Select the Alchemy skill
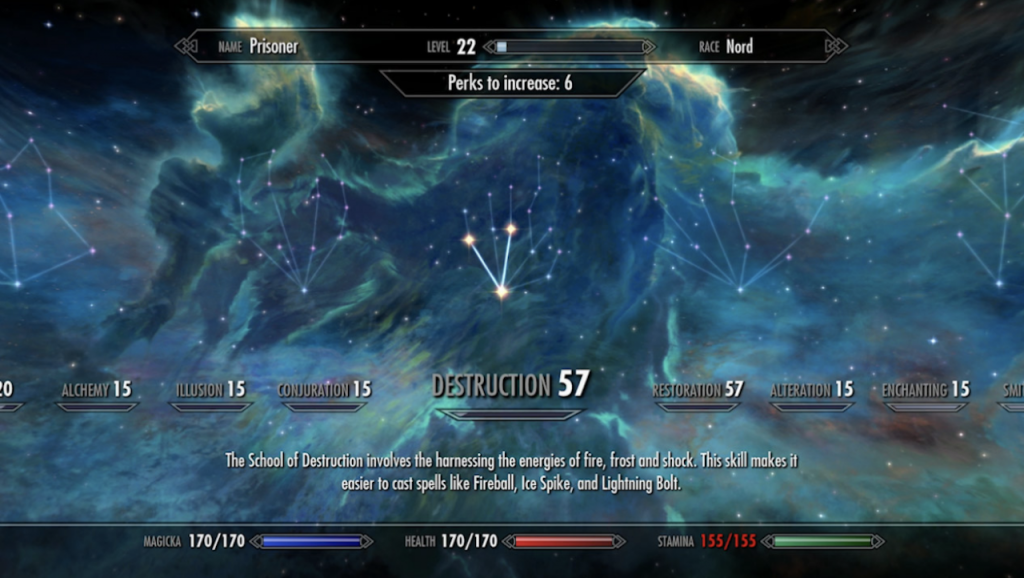1024x578 pixels. tap(96, 390)
